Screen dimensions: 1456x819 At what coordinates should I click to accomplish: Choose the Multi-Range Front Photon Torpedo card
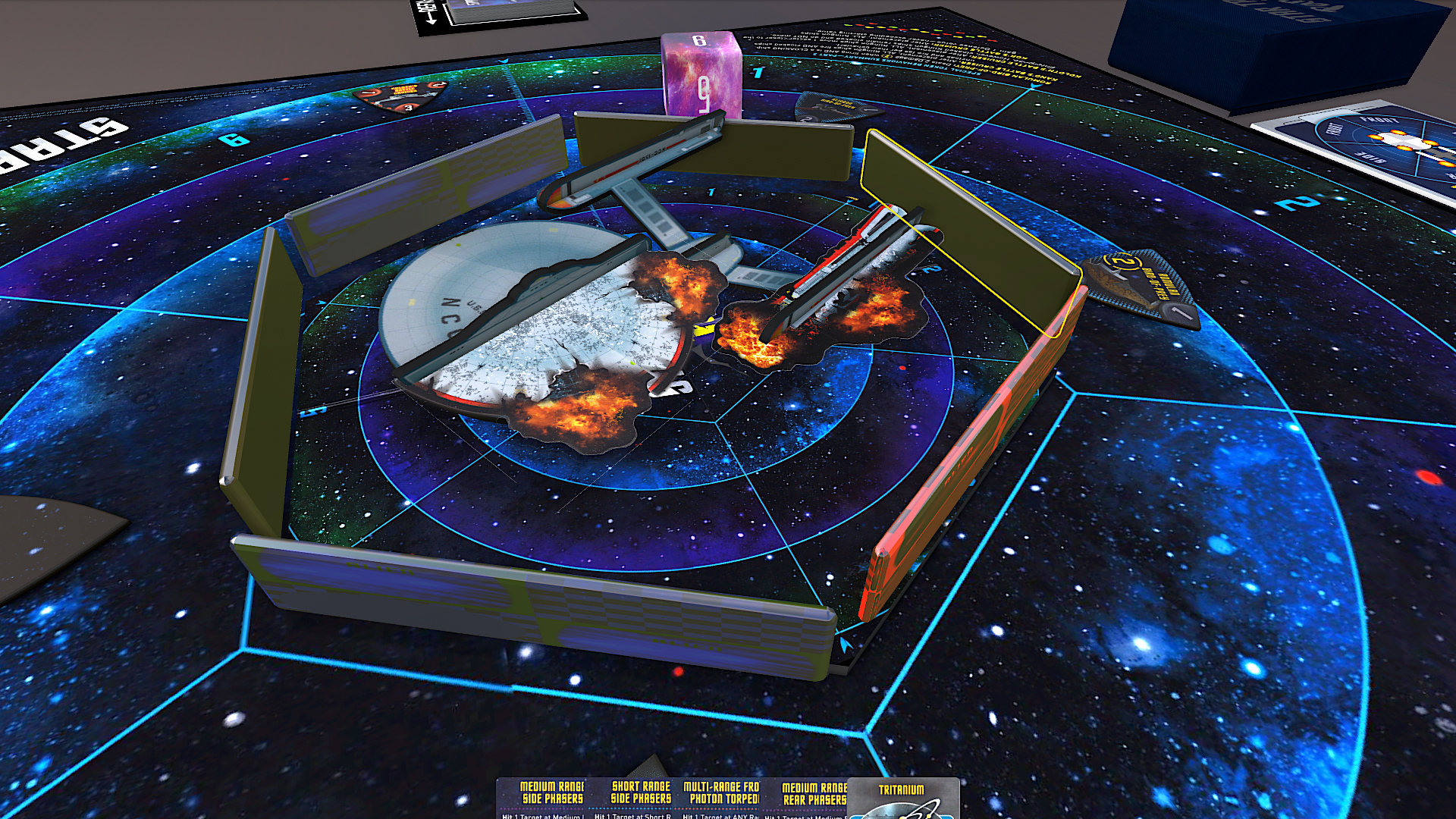point(722,798)
